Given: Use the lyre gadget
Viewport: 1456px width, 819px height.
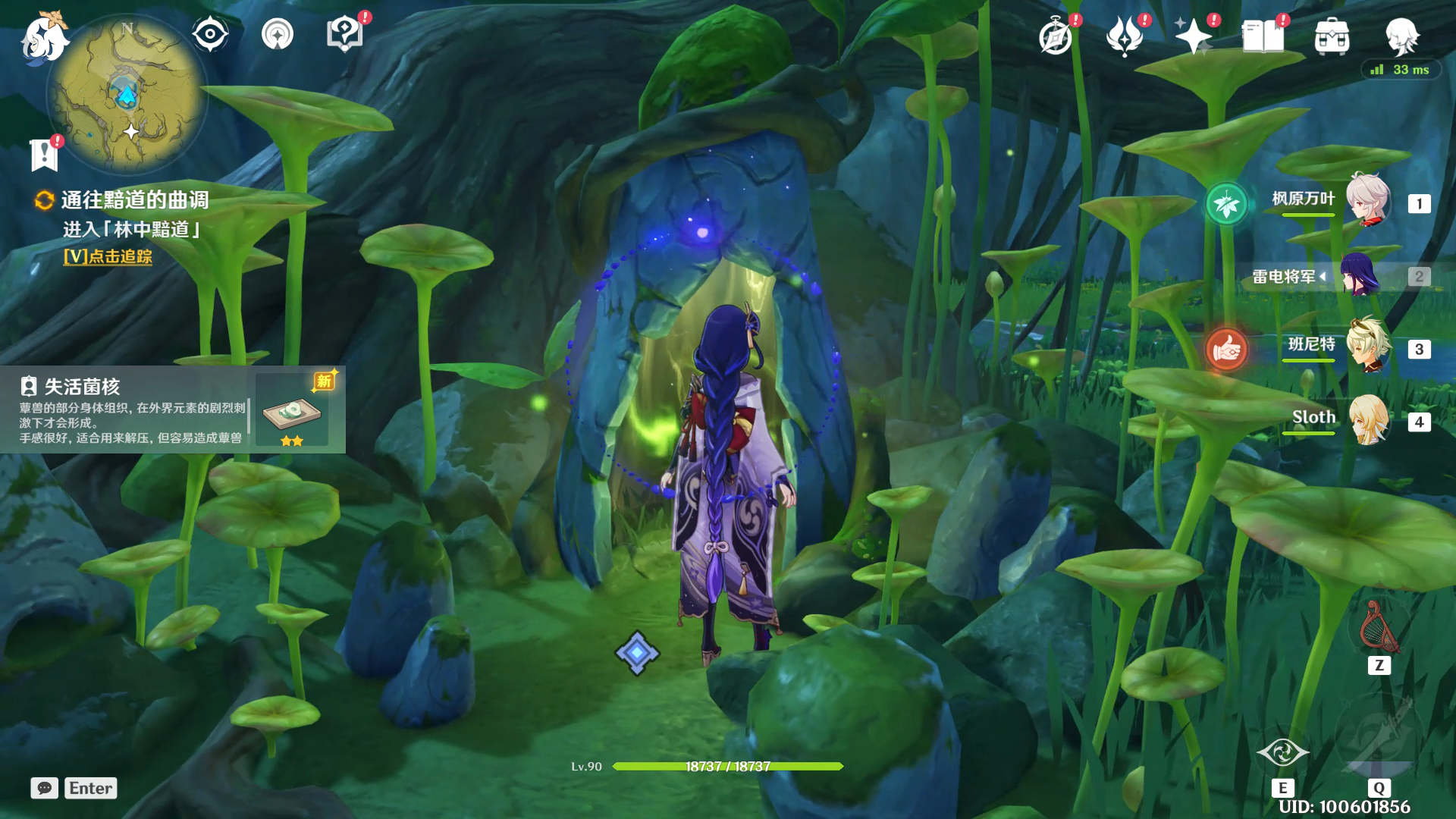Looking at the screenshot, I should point(1379,628).
